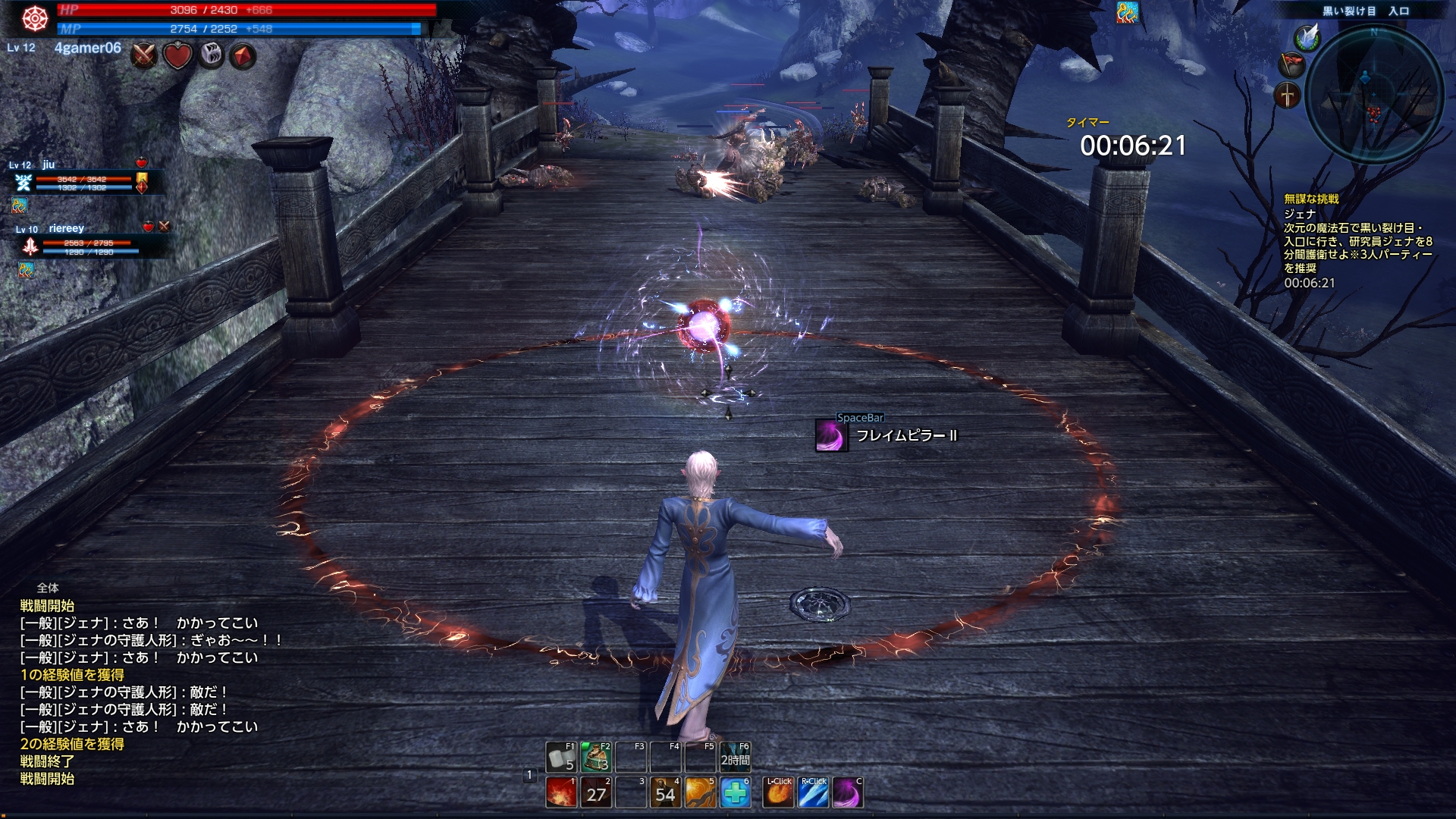Select the R-Click ice shard skill icon

[813, 792]
